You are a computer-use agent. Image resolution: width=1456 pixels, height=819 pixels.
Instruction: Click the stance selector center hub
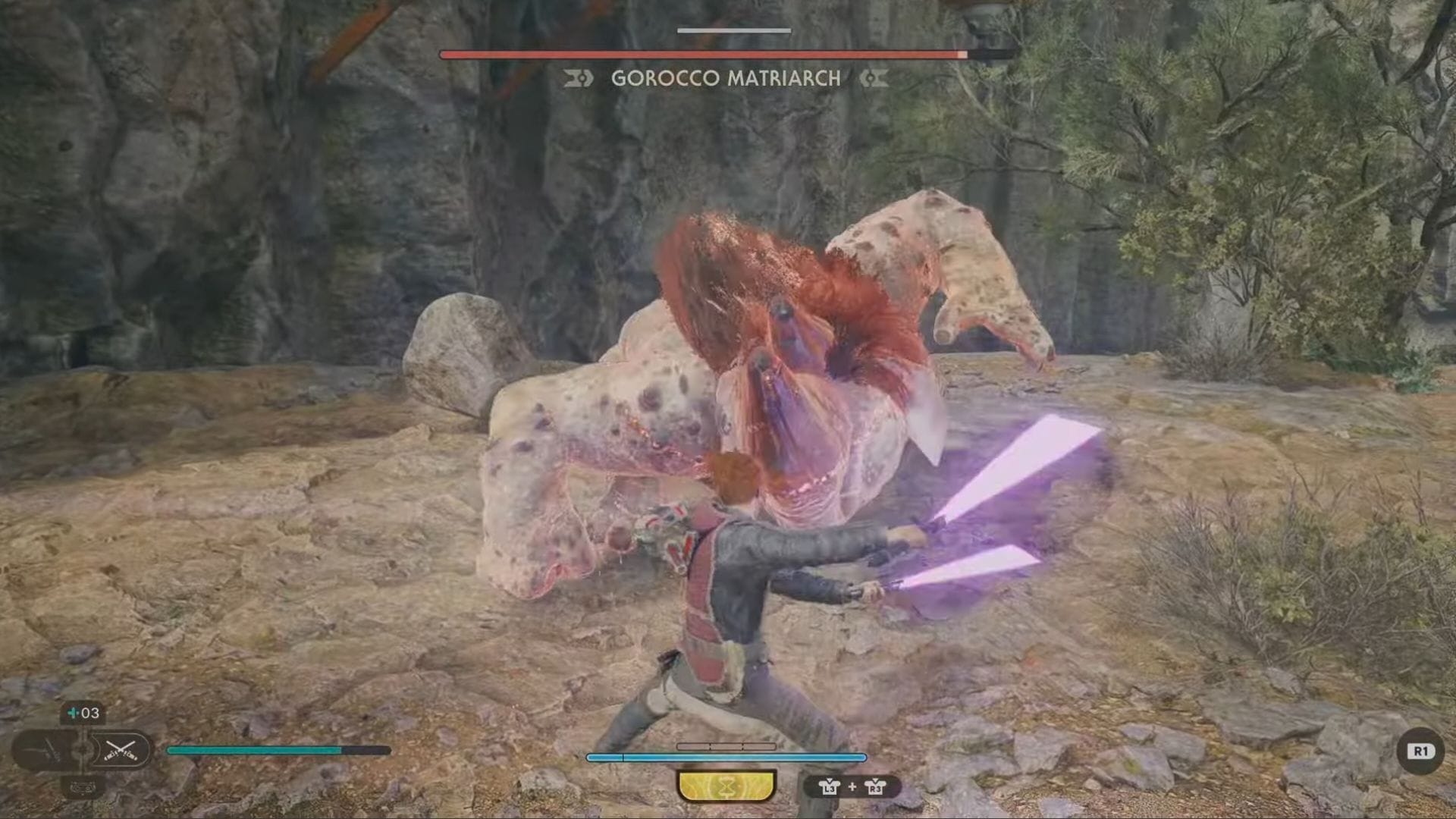(83, 750)
